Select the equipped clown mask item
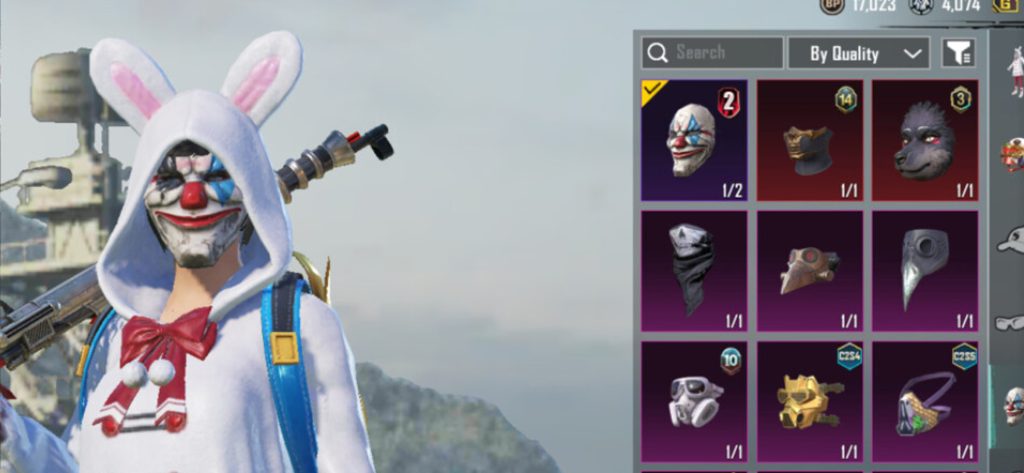This screenshot has width=1024, height=473. click(x=693, y=140)
